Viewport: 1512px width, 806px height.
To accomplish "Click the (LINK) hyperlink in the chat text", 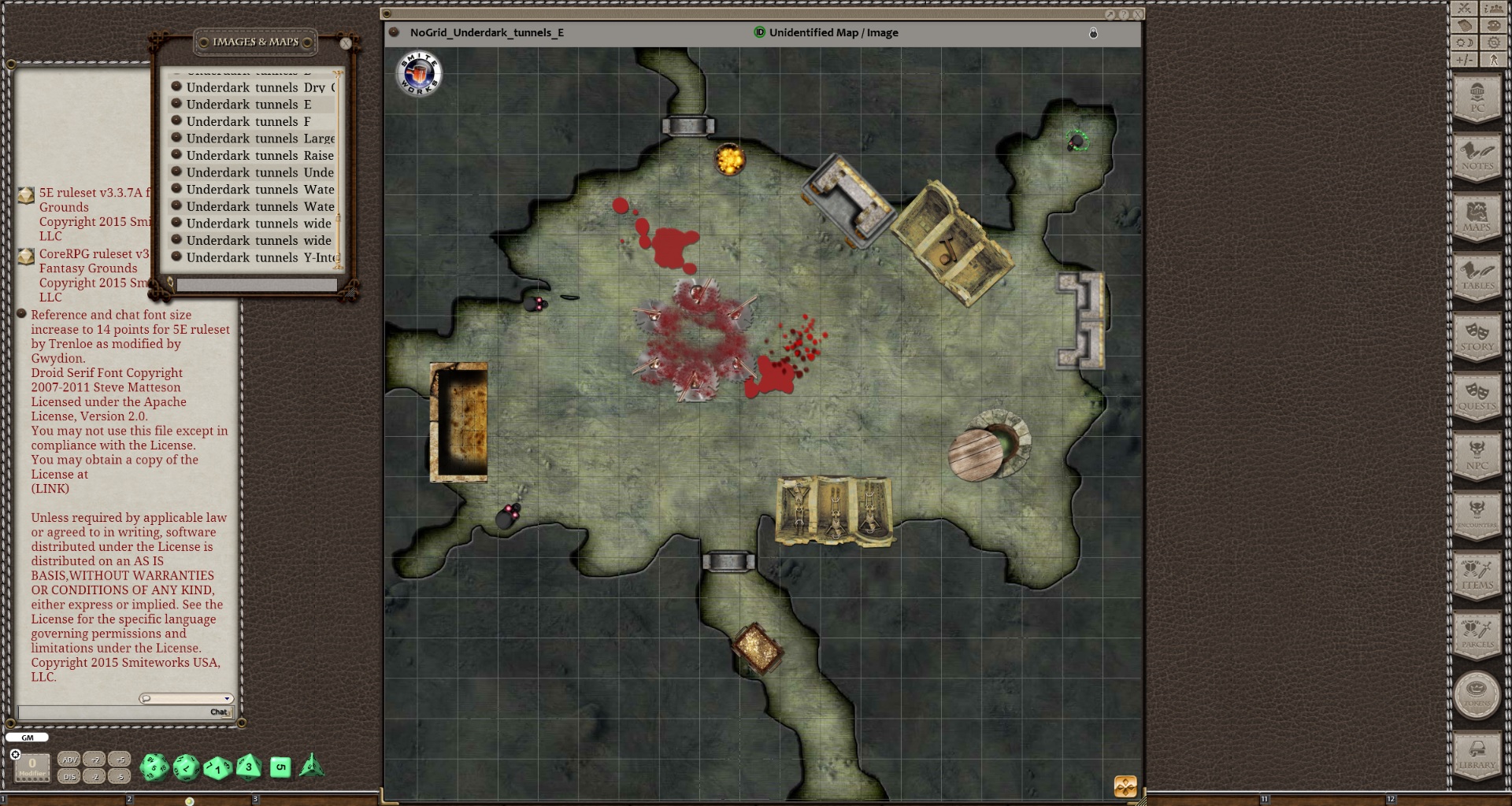I will pyautogui.click(x=49, y=488).
